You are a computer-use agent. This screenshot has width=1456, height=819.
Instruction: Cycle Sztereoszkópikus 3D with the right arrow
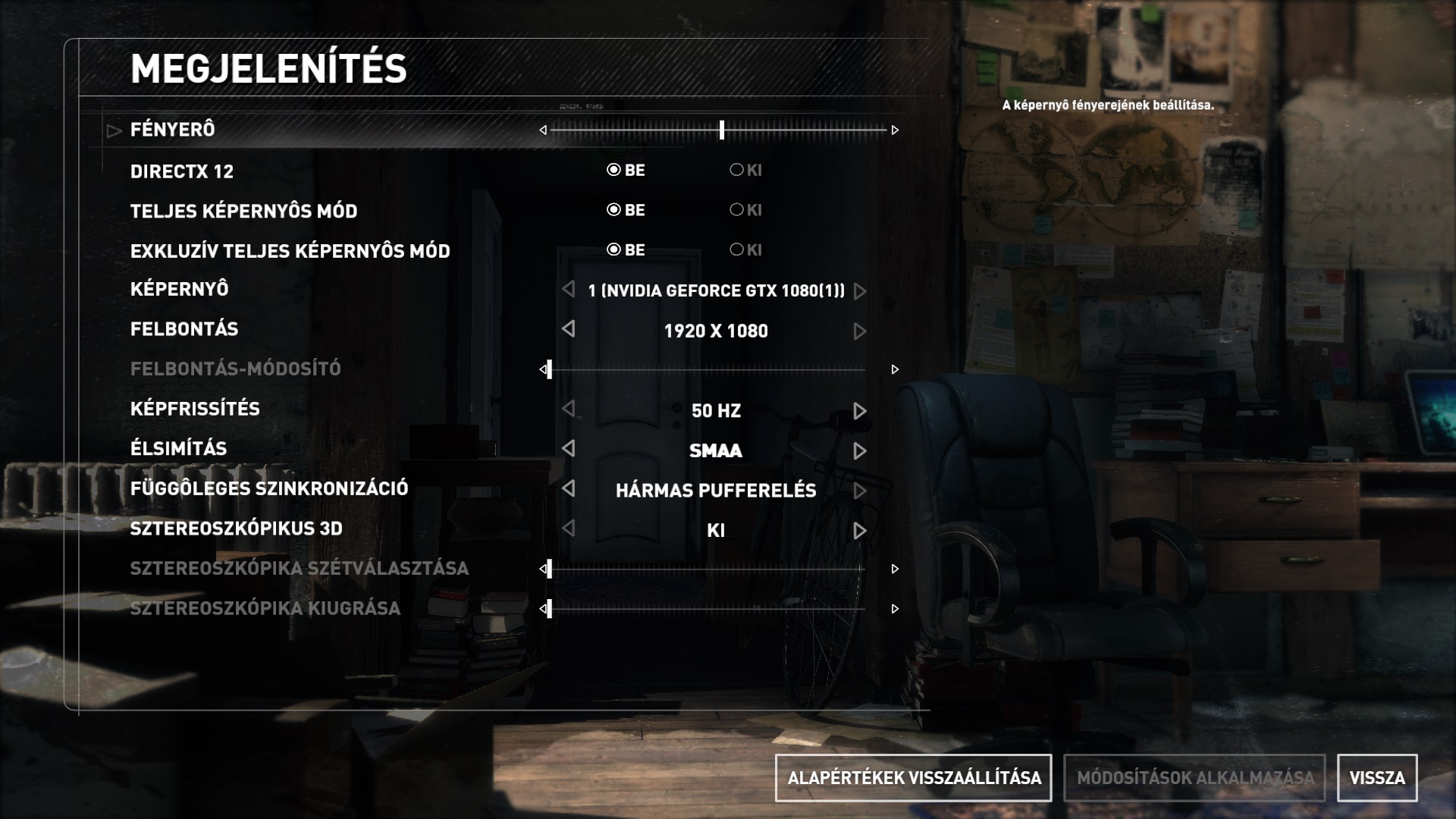click(859, 531)
